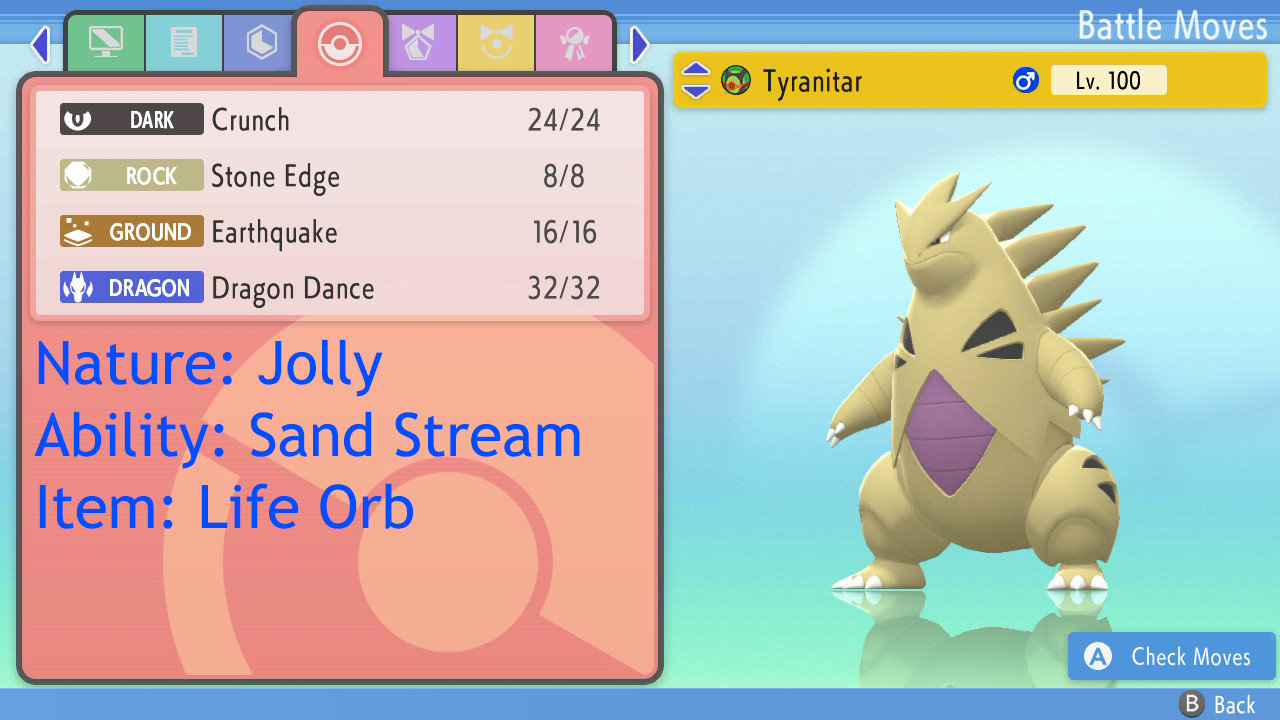Open the pink ribbon awards tab icon

(x=574, y=43)
